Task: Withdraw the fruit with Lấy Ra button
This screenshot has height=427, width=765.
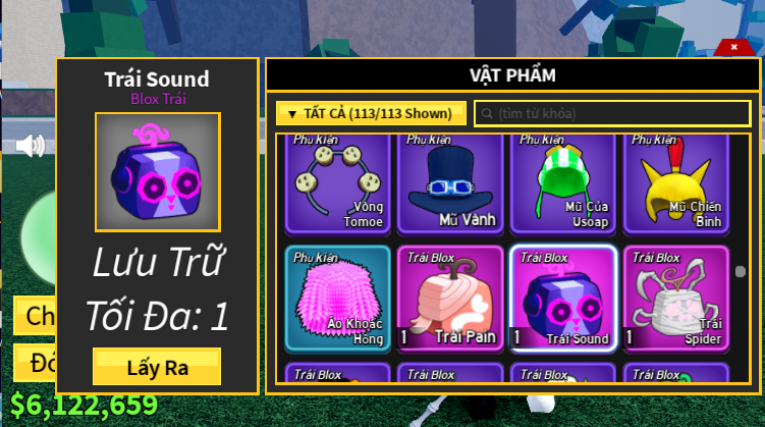Action: coord(157,366)
